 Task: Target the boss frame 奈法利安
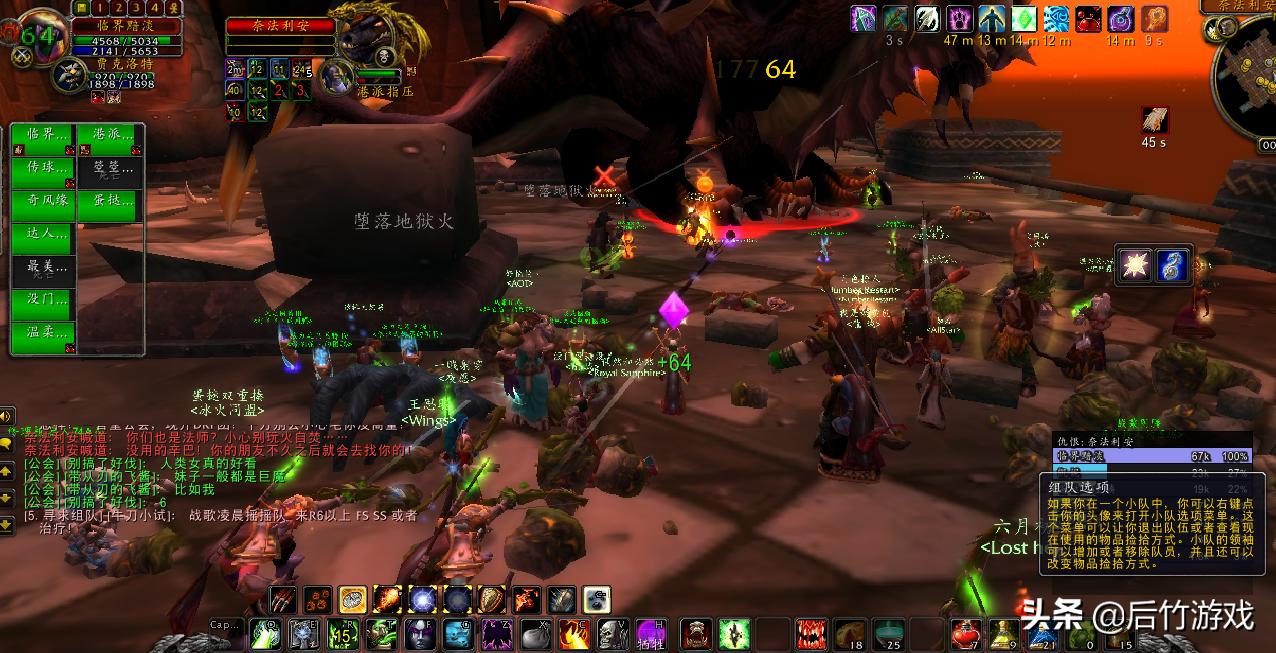click(279, 27)
